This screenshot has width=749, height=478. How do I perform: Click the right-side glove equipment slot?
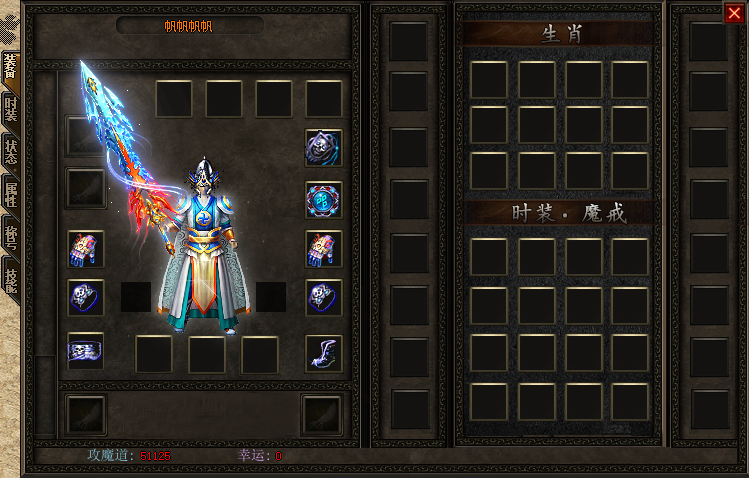tap(323, 249)
